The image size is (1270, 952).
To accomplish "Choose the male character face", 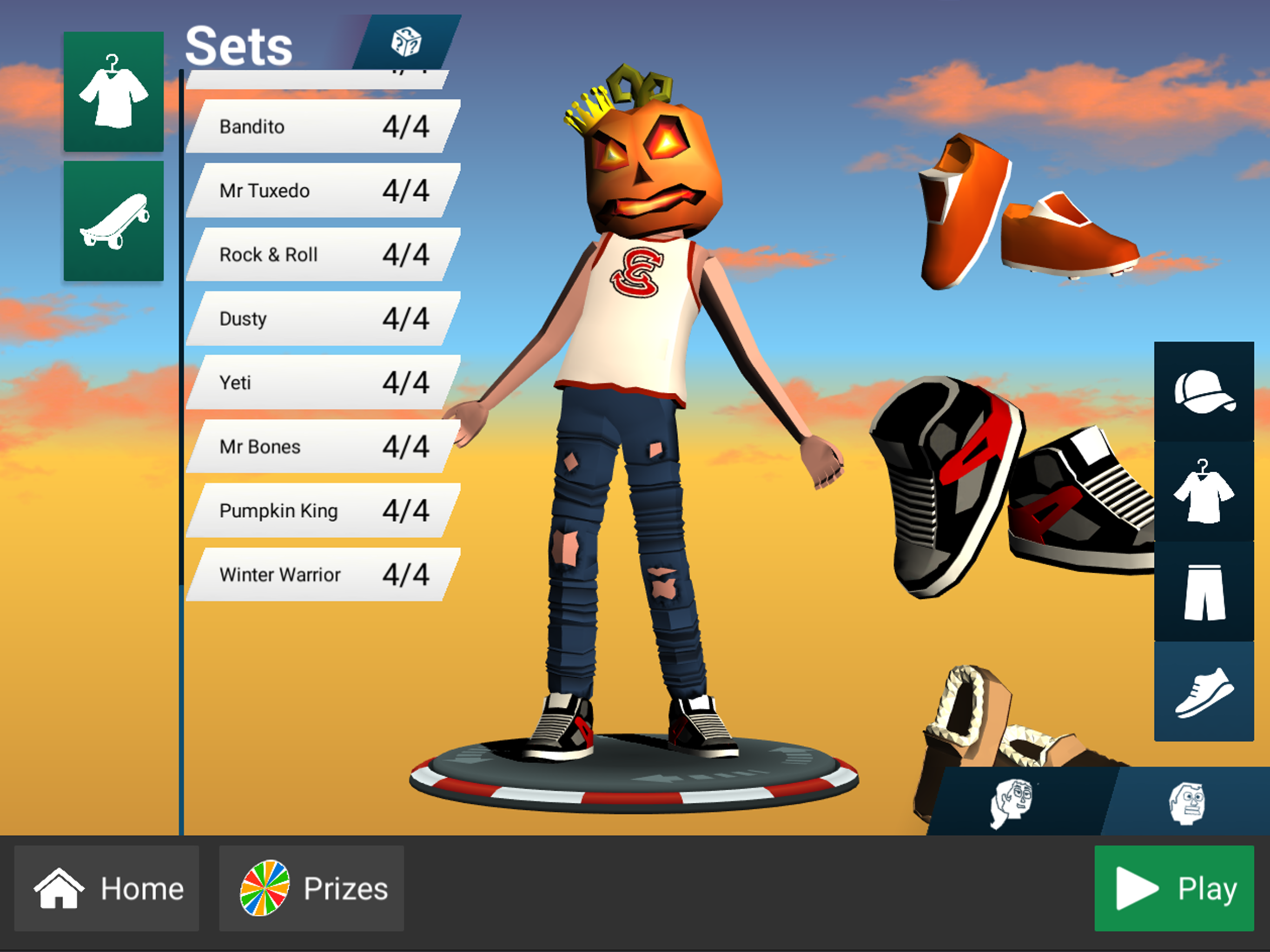I will coord(1187,803).
